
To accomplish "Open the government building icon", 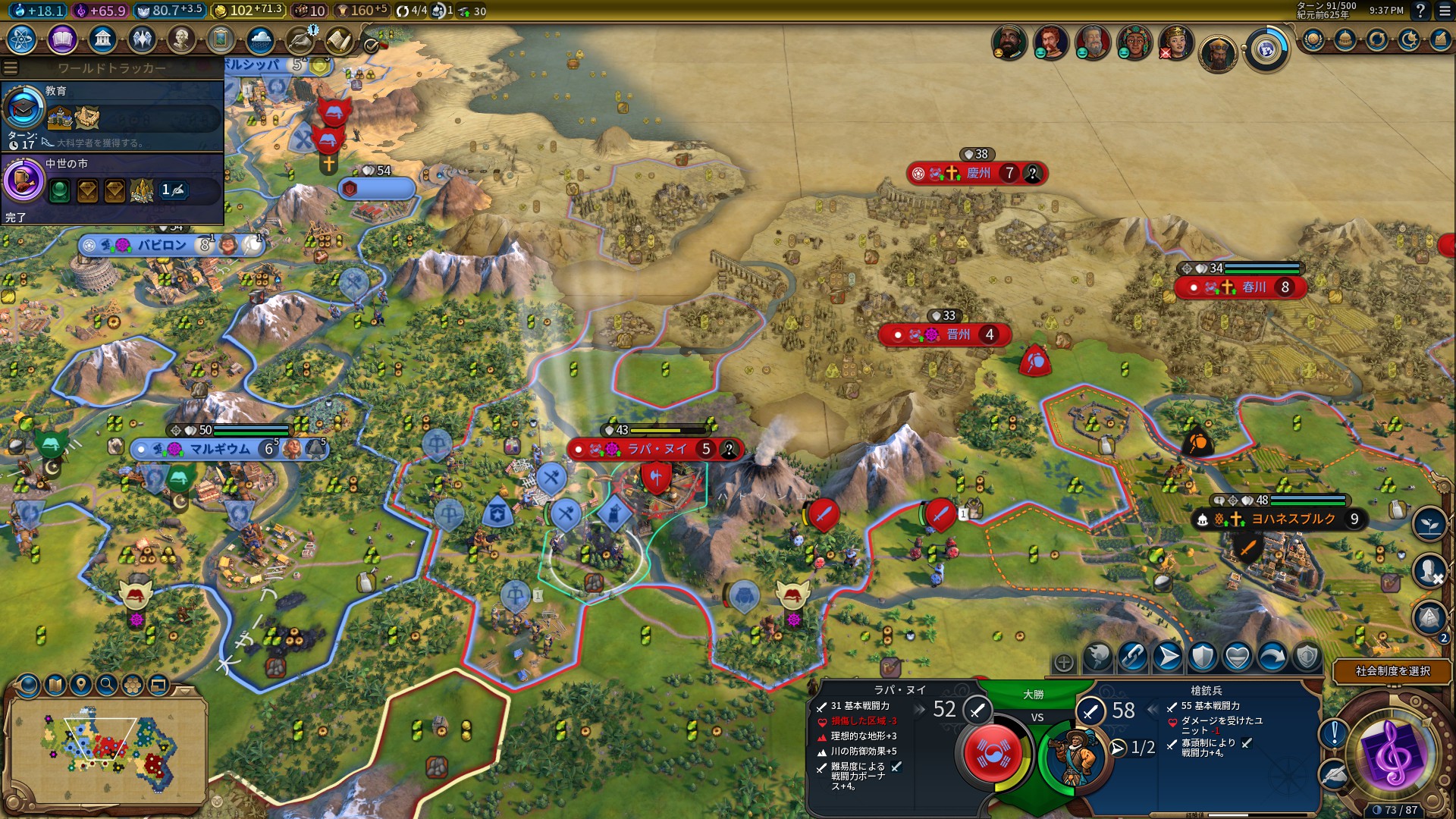I will point(102,39).
